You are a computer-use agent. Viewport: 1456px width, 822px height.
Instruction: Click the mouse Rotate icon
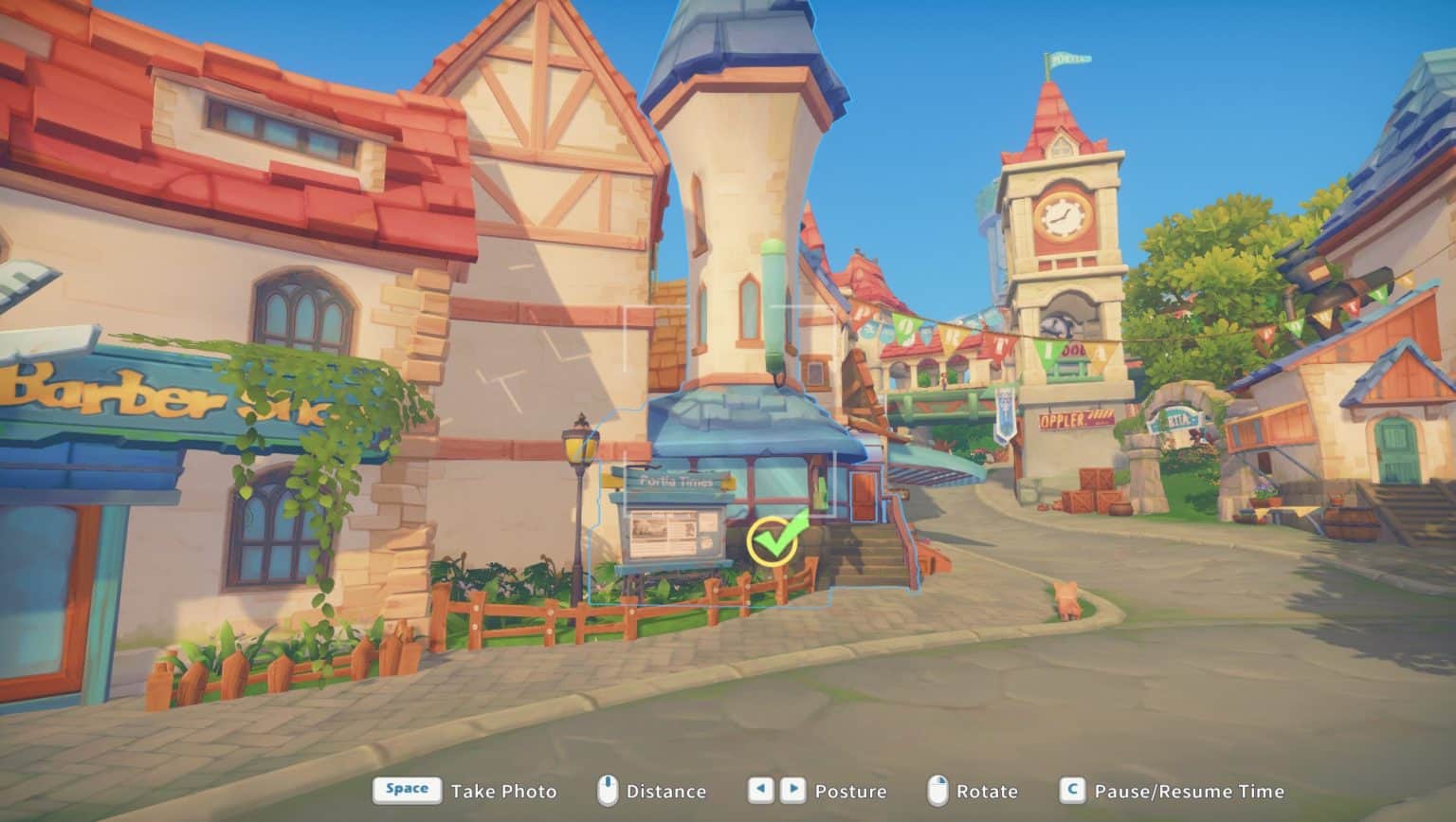click(x=939, y=791)
